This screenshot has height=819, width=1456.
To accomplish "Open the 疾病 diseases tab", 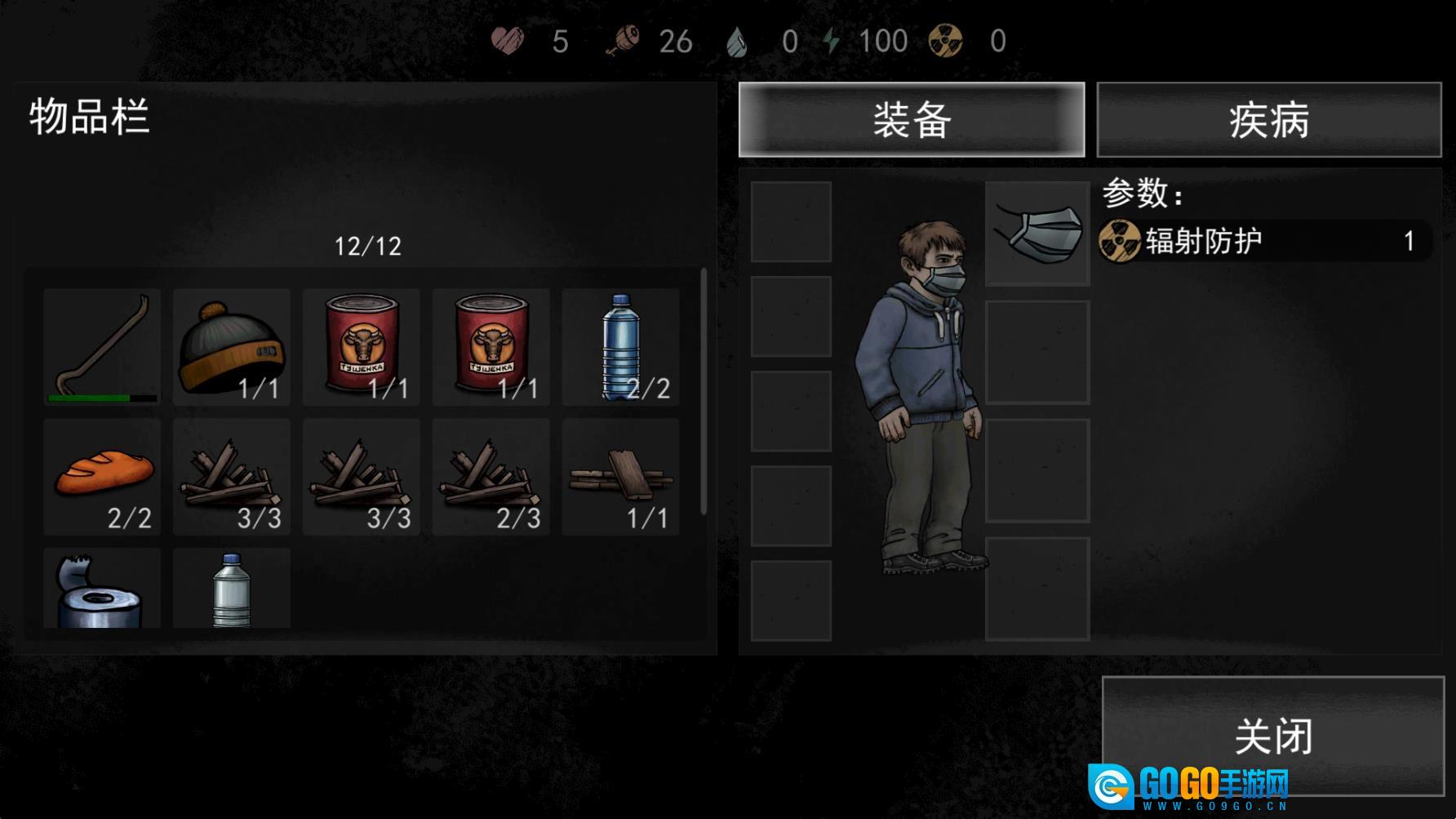I will (x=1268, y=119).
